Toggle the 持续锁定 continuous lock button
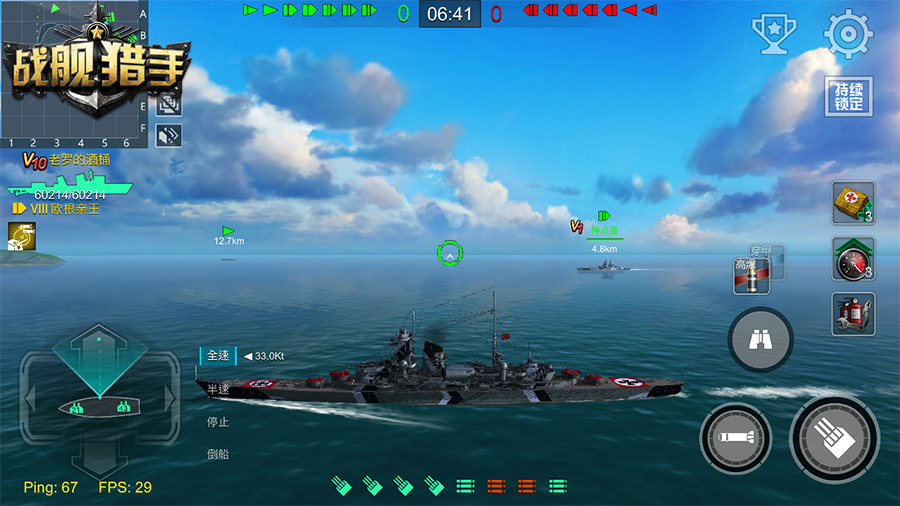Viewport: 900px width, 506px height. point(848,97)
